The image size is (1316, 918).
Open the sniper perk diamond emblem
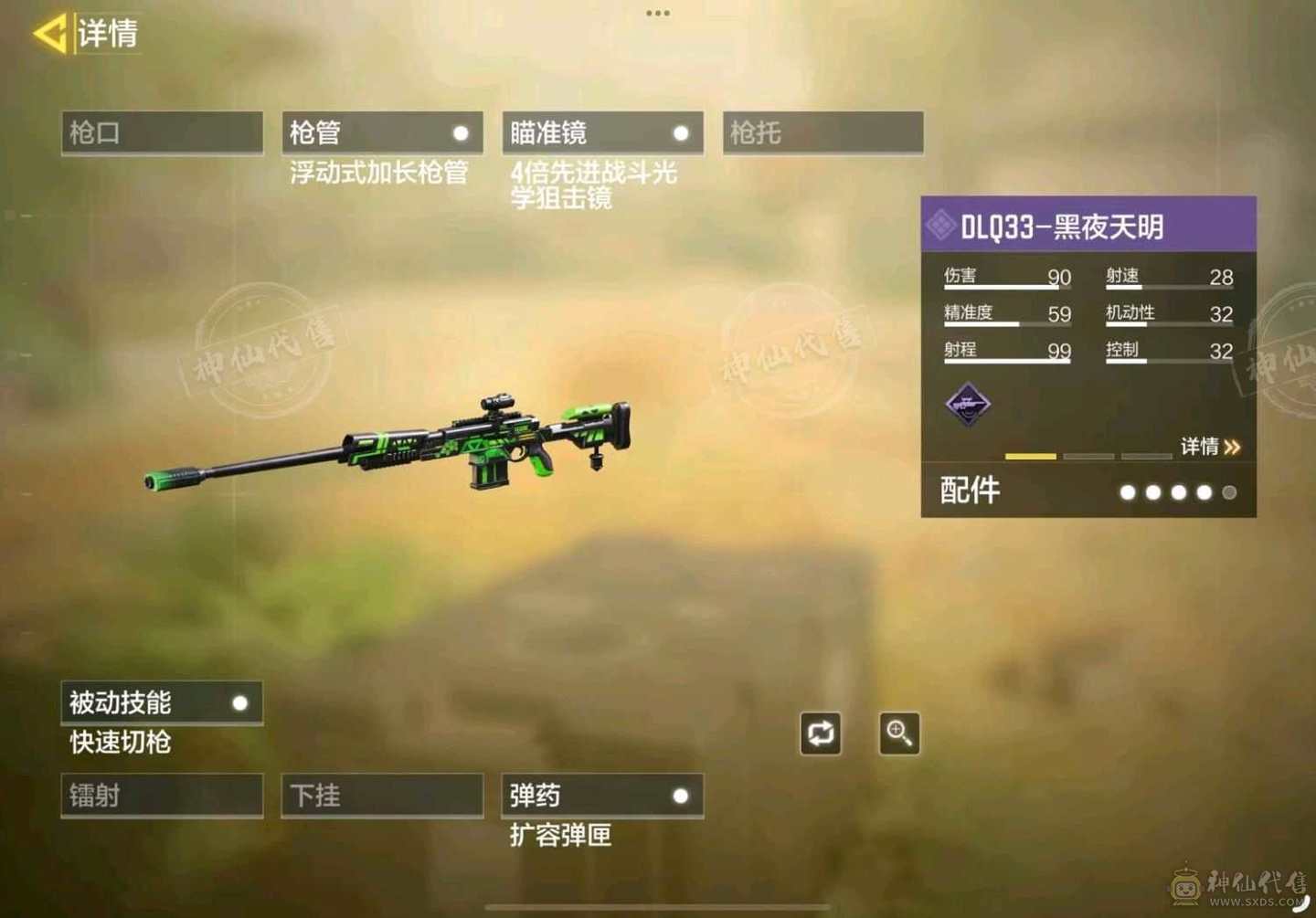point(968,405)
